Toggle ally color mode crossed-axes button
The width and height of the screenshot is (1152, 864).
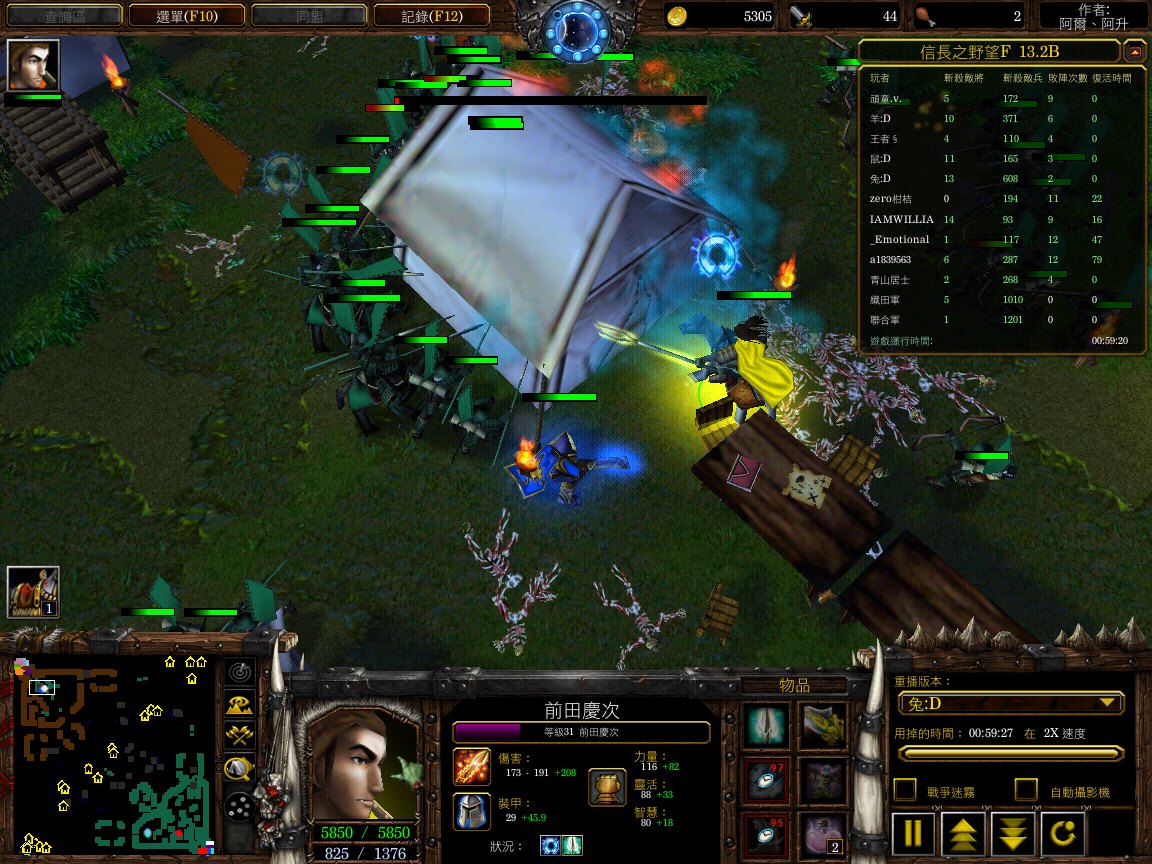(x=238, y=737)
